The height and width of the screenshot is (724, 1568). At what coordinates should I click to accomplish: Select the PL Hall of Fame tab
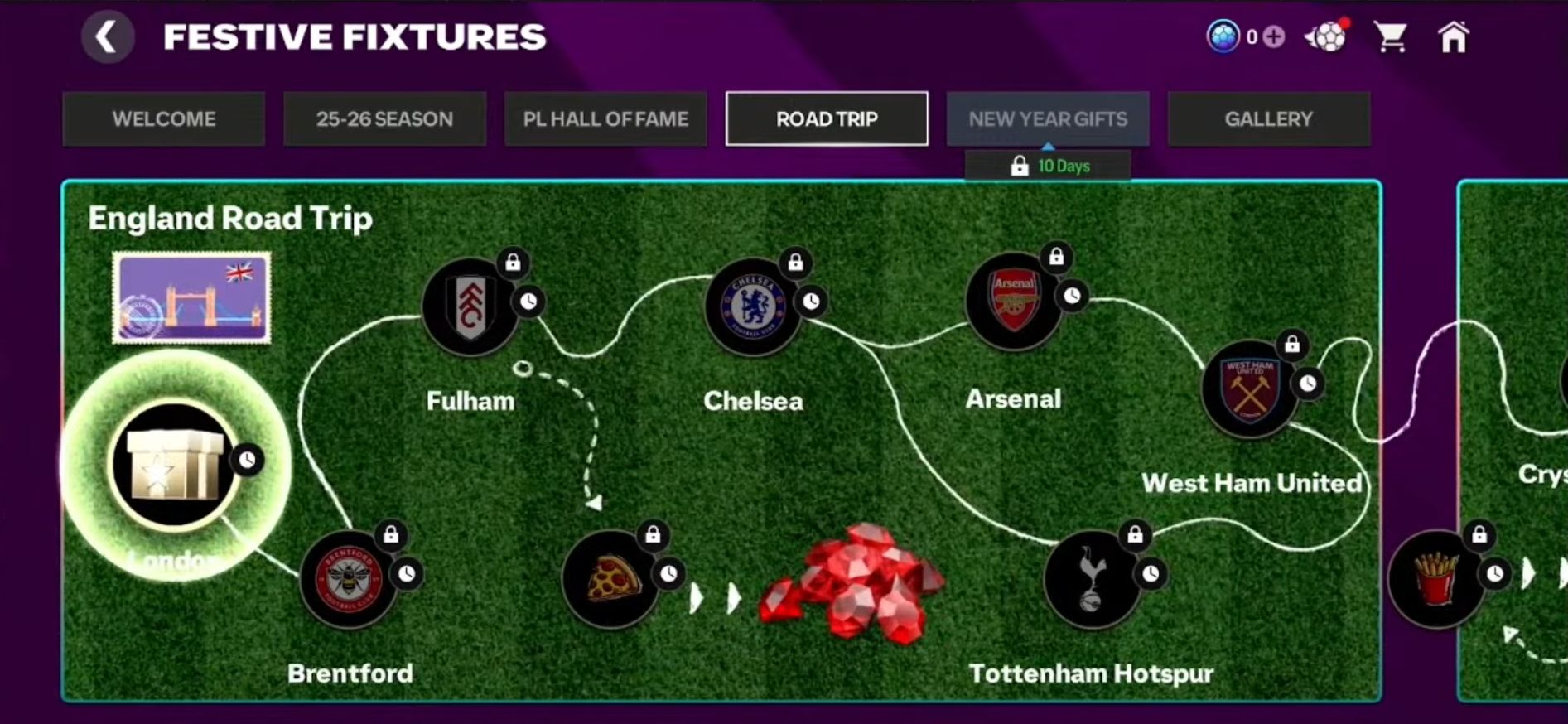pyautogui.click(x=605, y=119)
